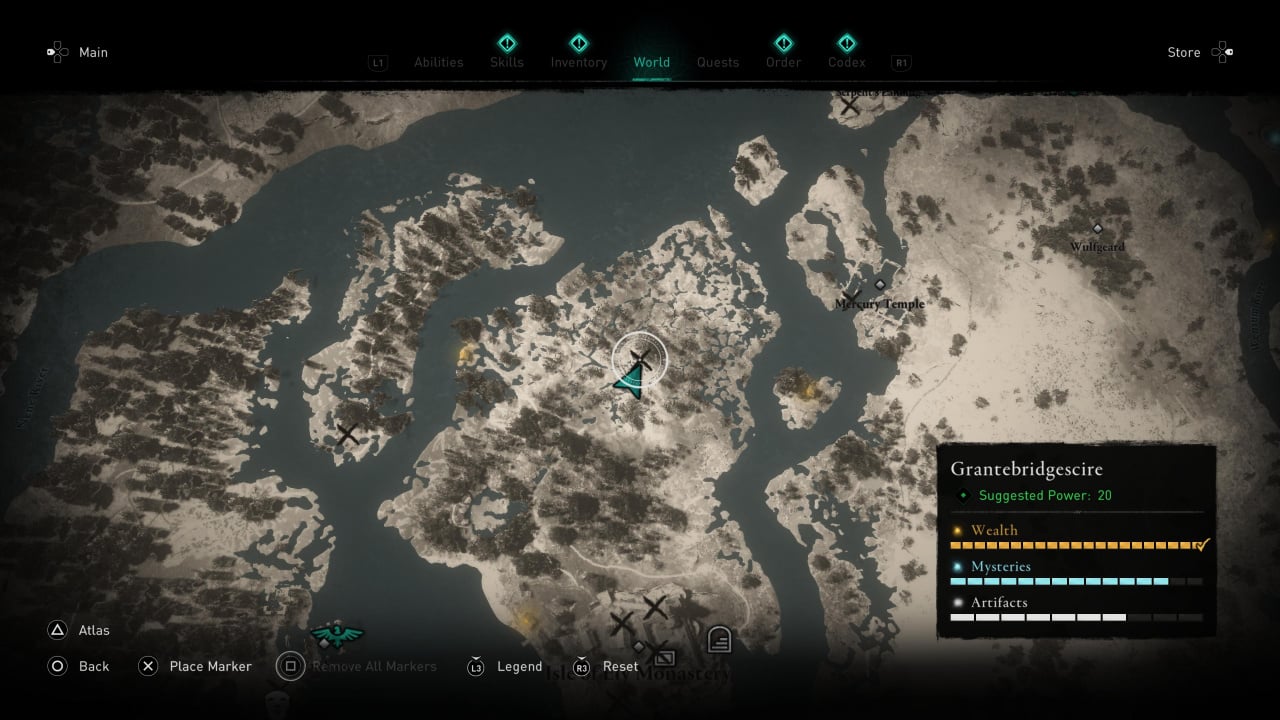Go to the Inventory tab

coord(578,62)
